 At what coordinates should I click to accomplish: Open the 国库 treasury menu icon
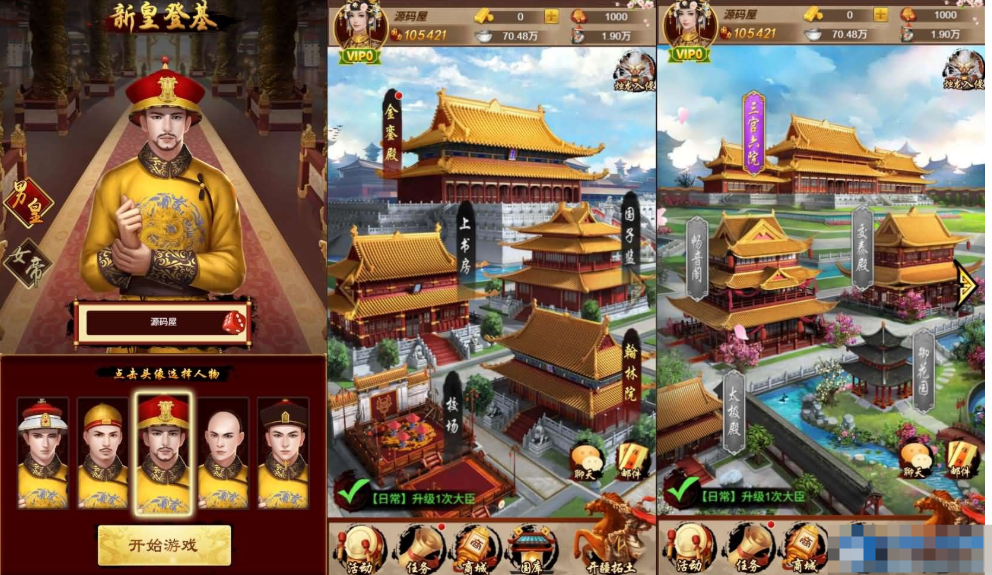pyautogui.click(x=530, y=549)
